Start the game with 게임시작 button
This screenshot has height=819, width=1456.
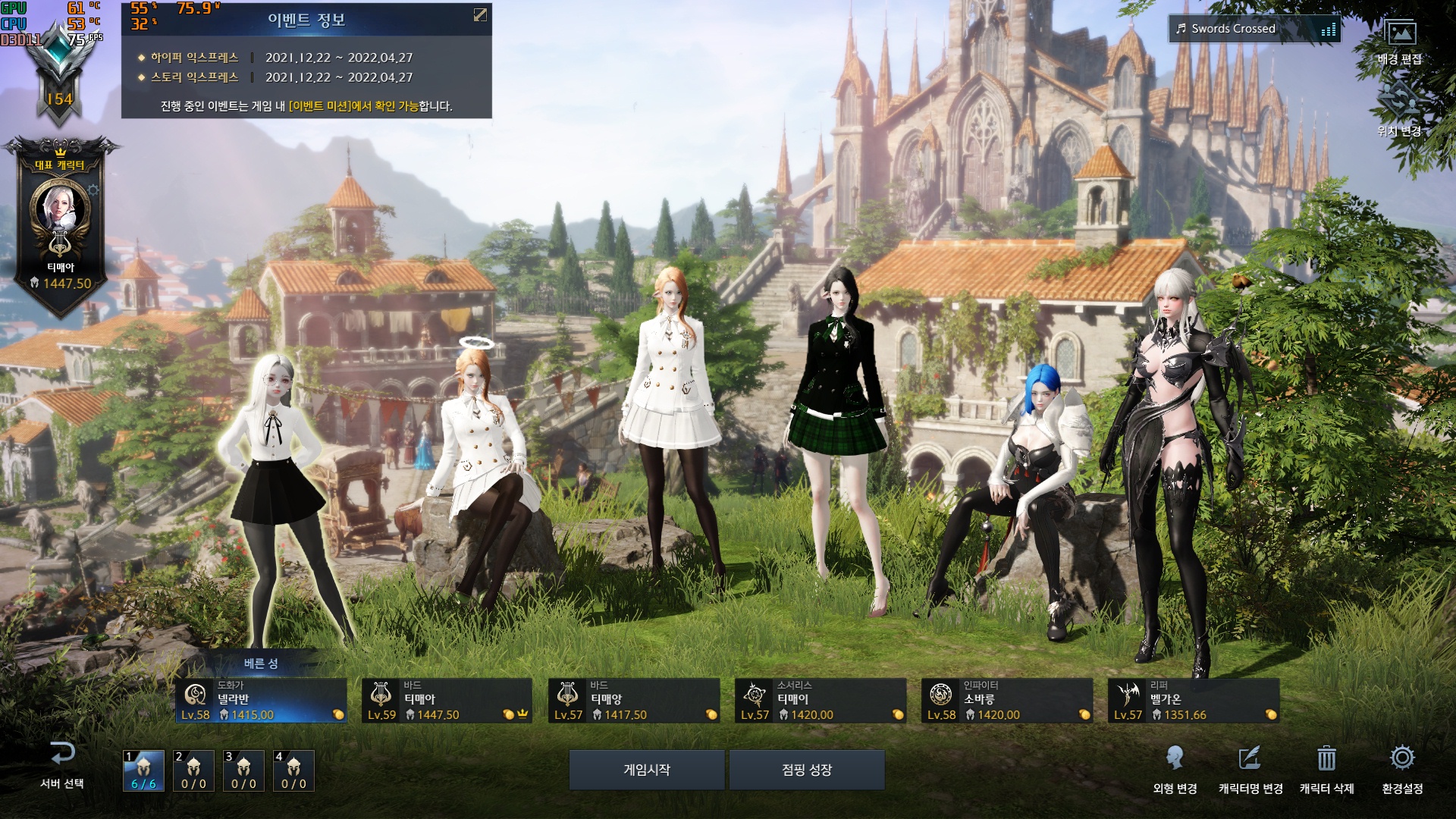[x=647, y=770]
